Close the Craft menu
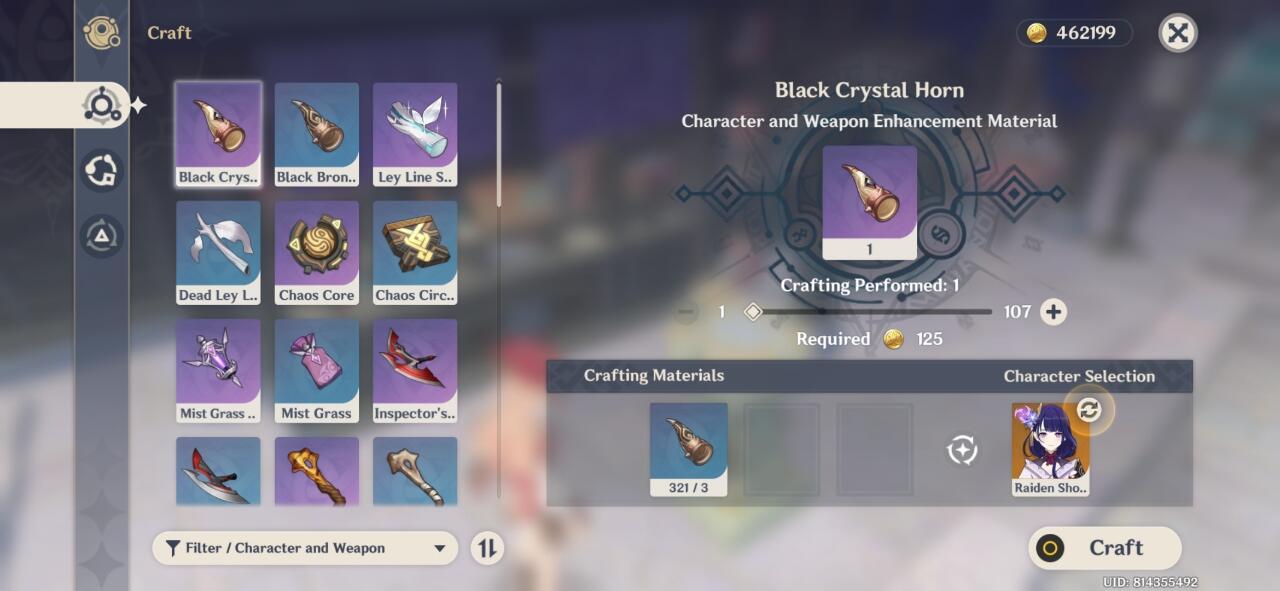Viewport: 1280px width, 591px height. point(1178,33)
